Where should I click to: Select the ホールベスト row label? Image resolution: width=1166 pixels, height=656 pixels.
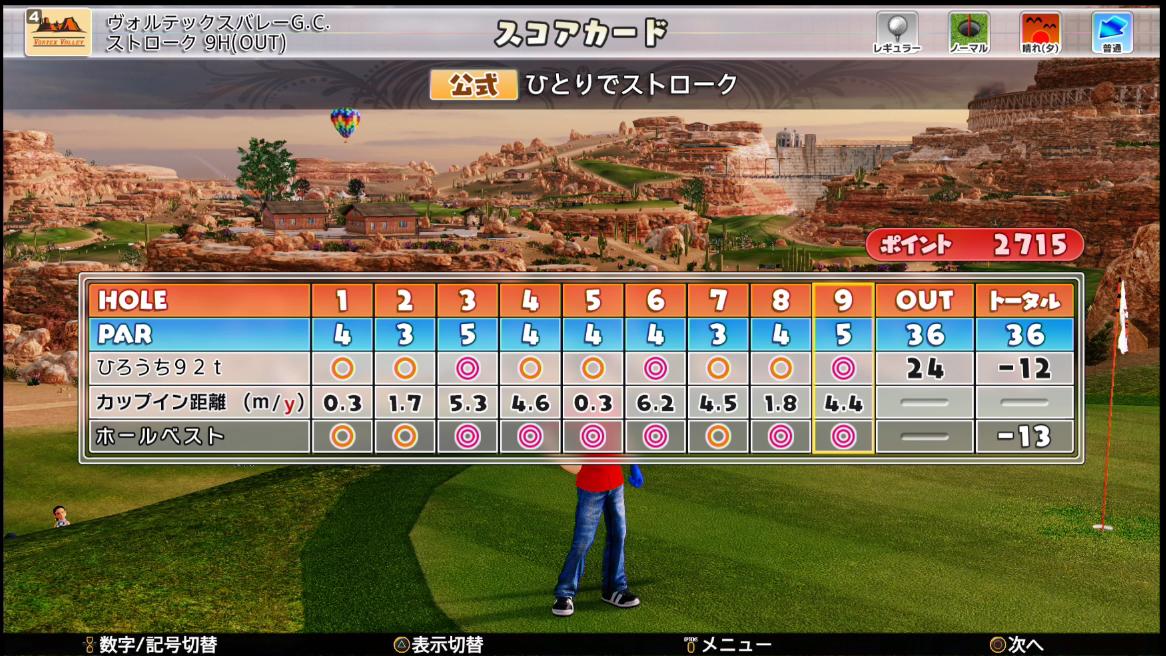click(198, 436)
